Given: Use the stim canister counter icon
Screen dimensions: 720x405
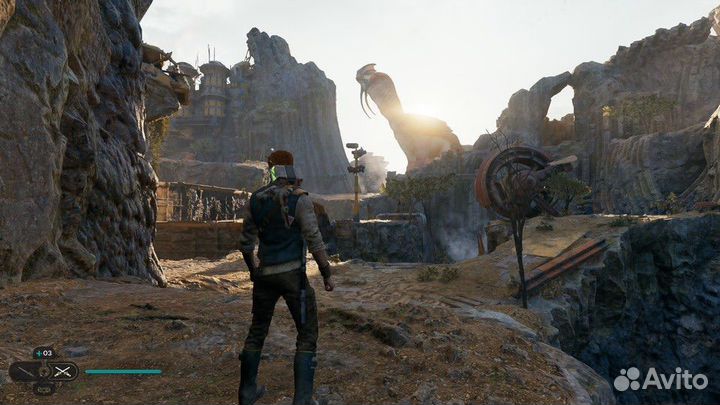Looking at the screenshot, I should 43,353.
